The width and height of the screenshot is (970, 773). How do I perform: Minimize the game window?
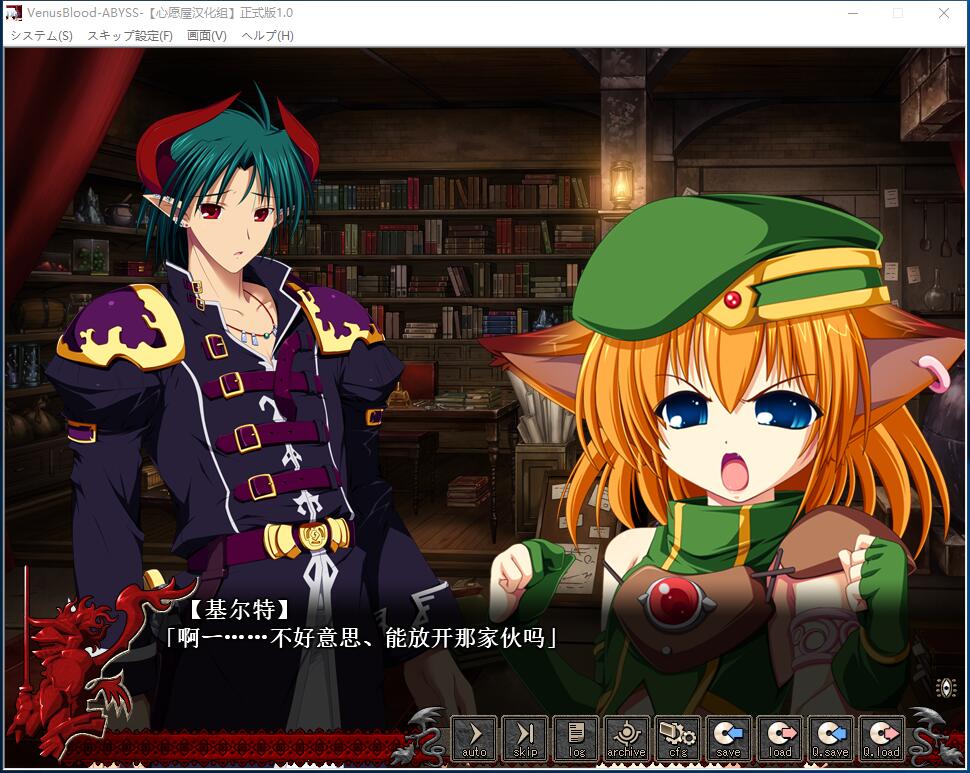click(x=852, y=13)
